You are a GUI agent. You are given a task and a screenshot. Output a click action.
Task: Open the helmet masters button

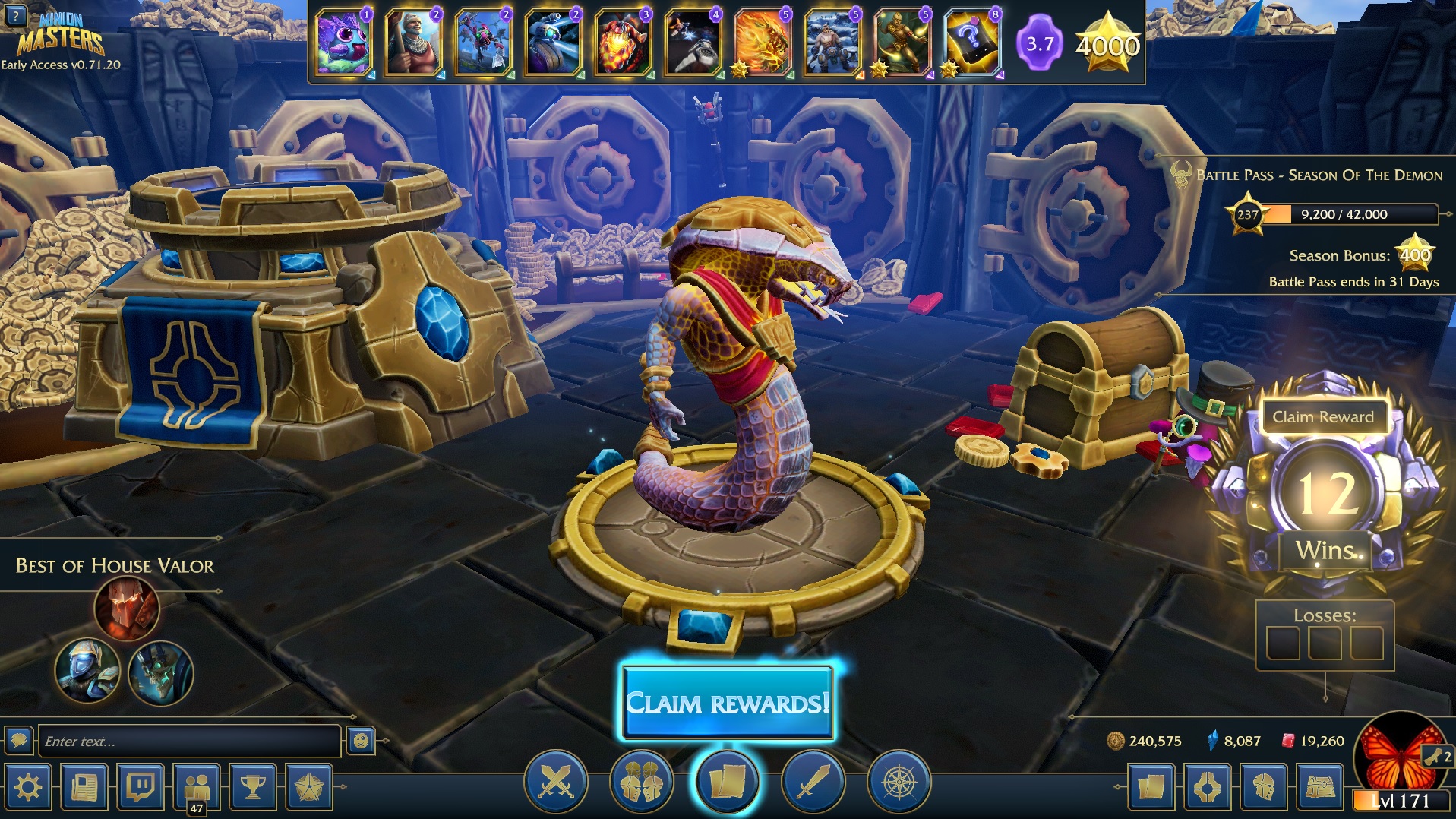1263,787
